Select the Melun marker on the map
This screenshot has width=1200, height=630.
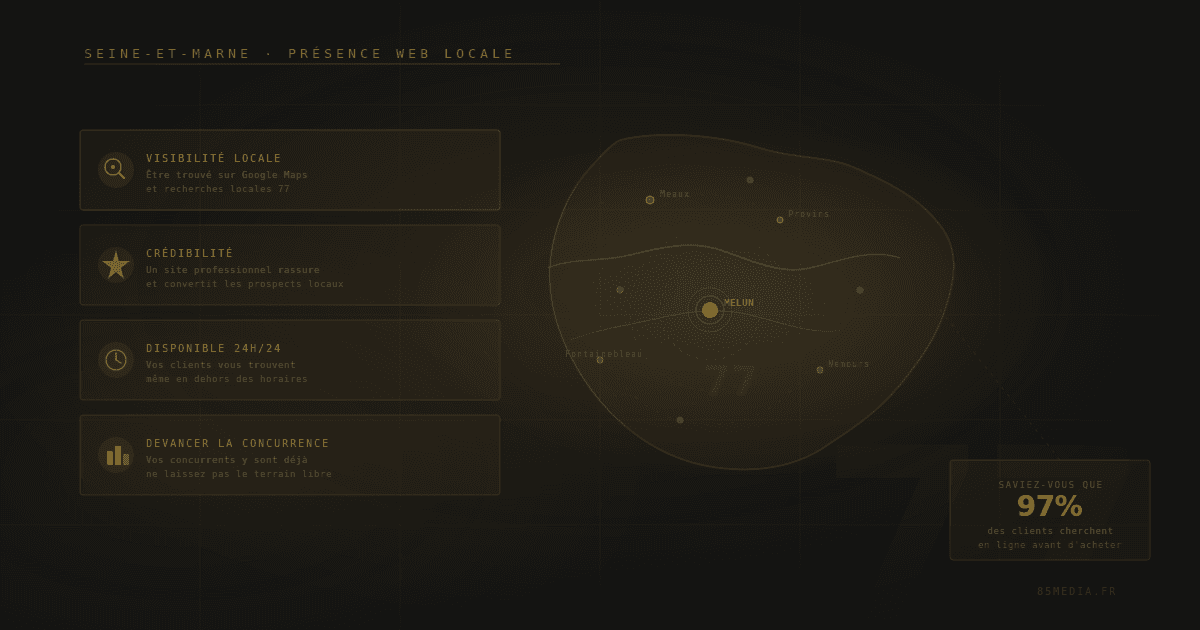coord(710,310)
